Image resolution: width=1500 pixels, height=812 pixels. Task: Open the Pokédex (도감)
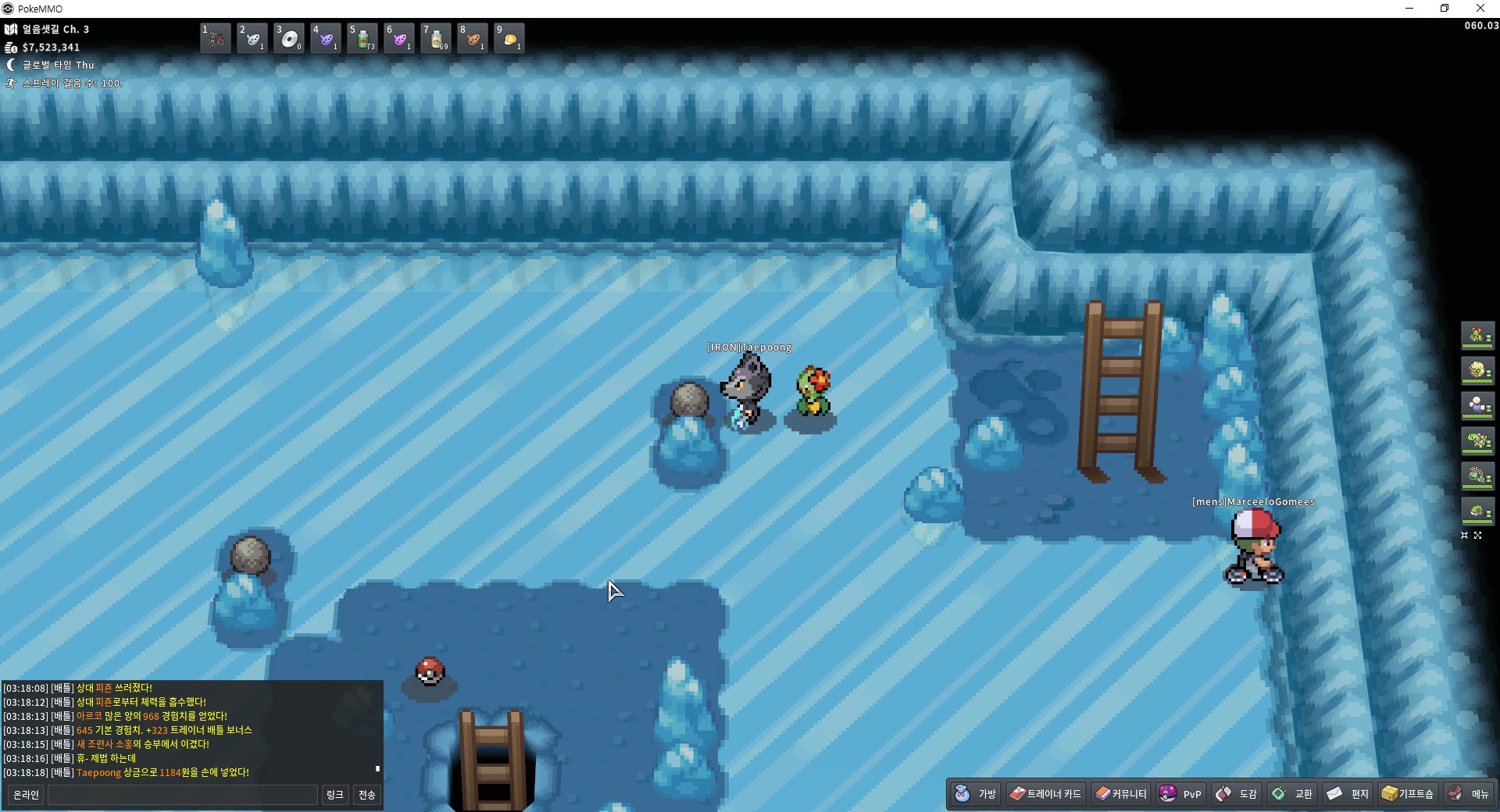[x=1236, y=794]
